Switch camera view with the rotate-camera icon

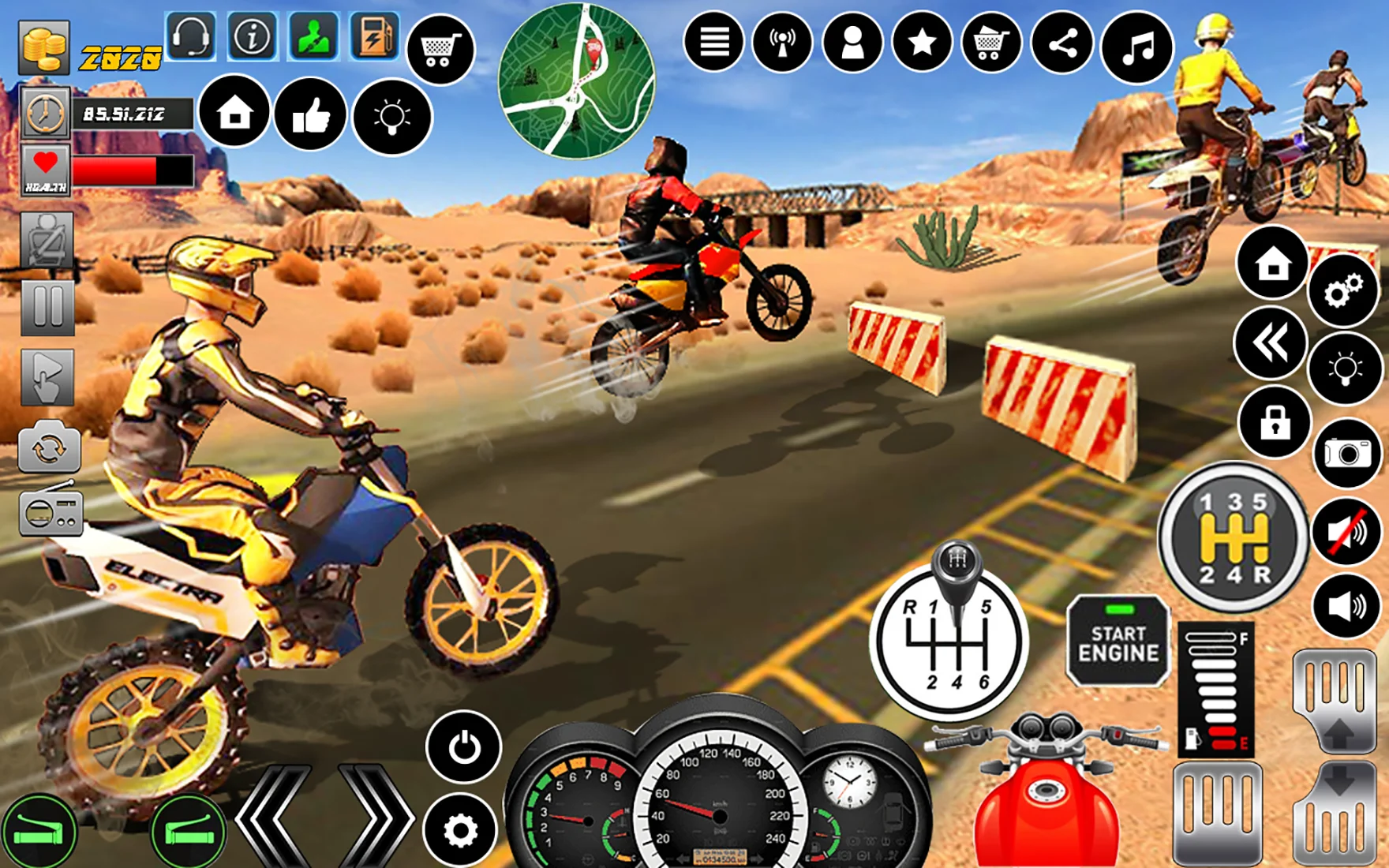tap(49, 448)
